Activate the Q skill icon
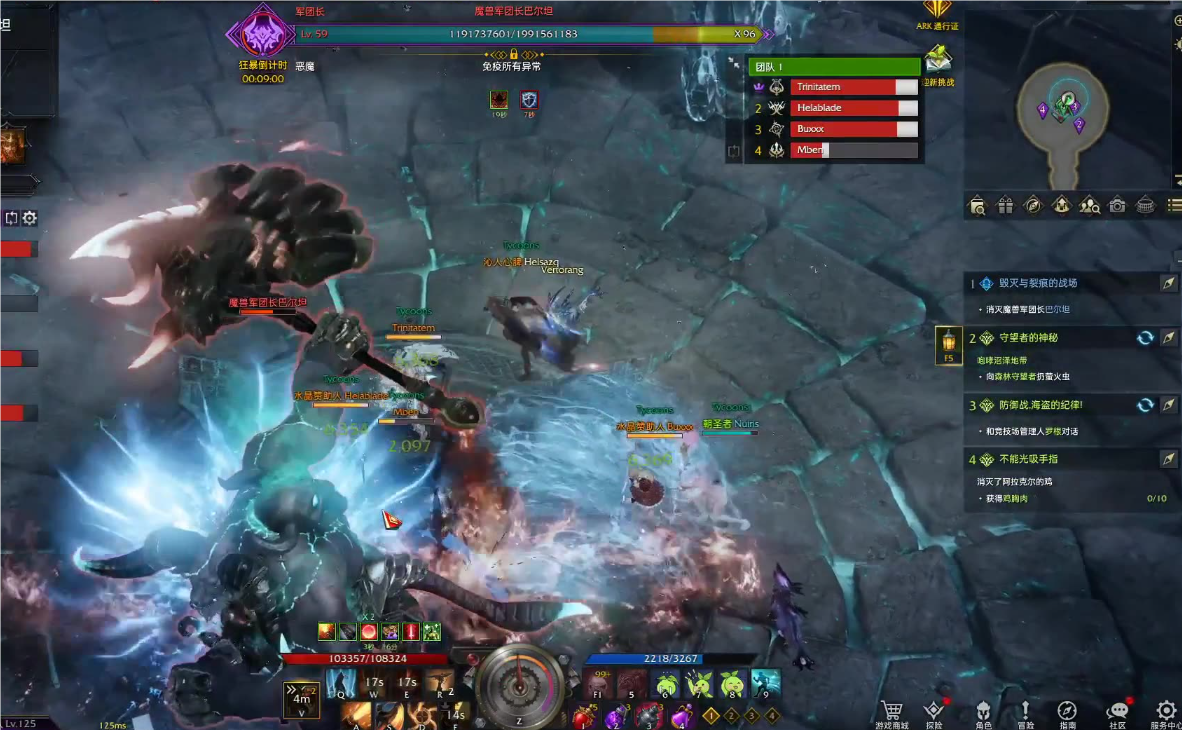 [x=341, y=684]
